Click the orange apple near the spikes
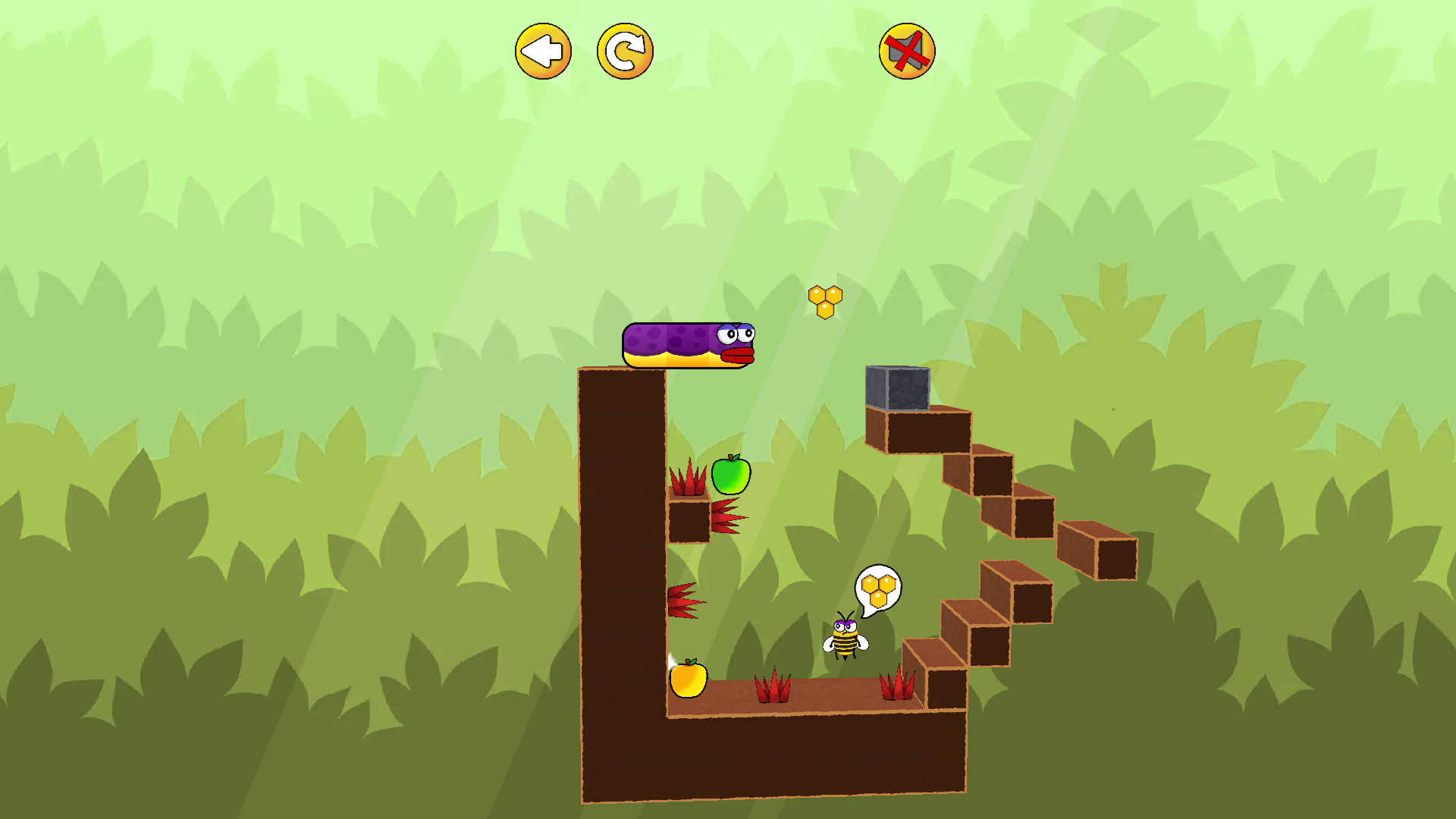The height and width of the screenshot is (819, 1456). [689, 682]
